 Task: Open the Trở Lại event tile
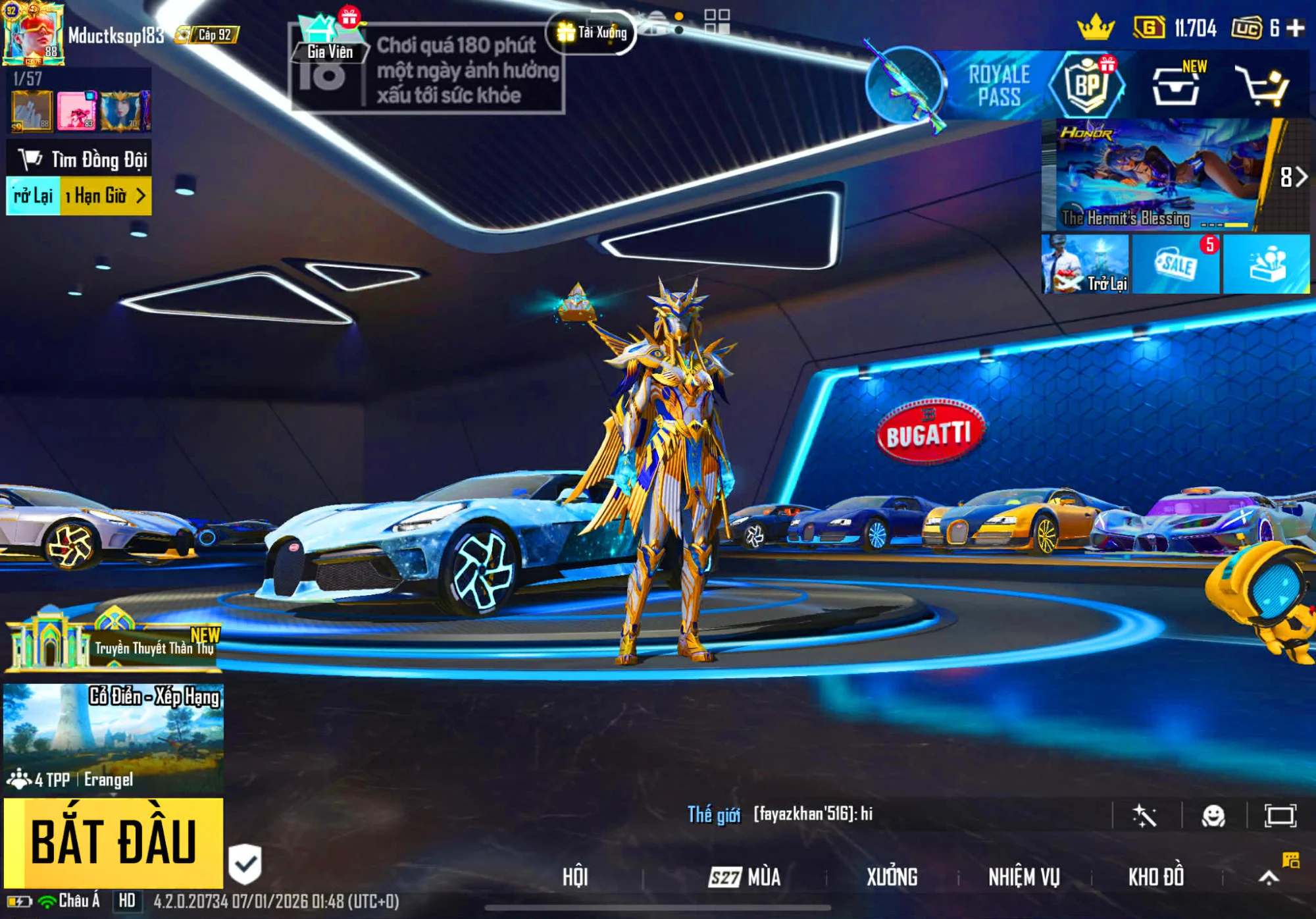[x=1086, y=265]
